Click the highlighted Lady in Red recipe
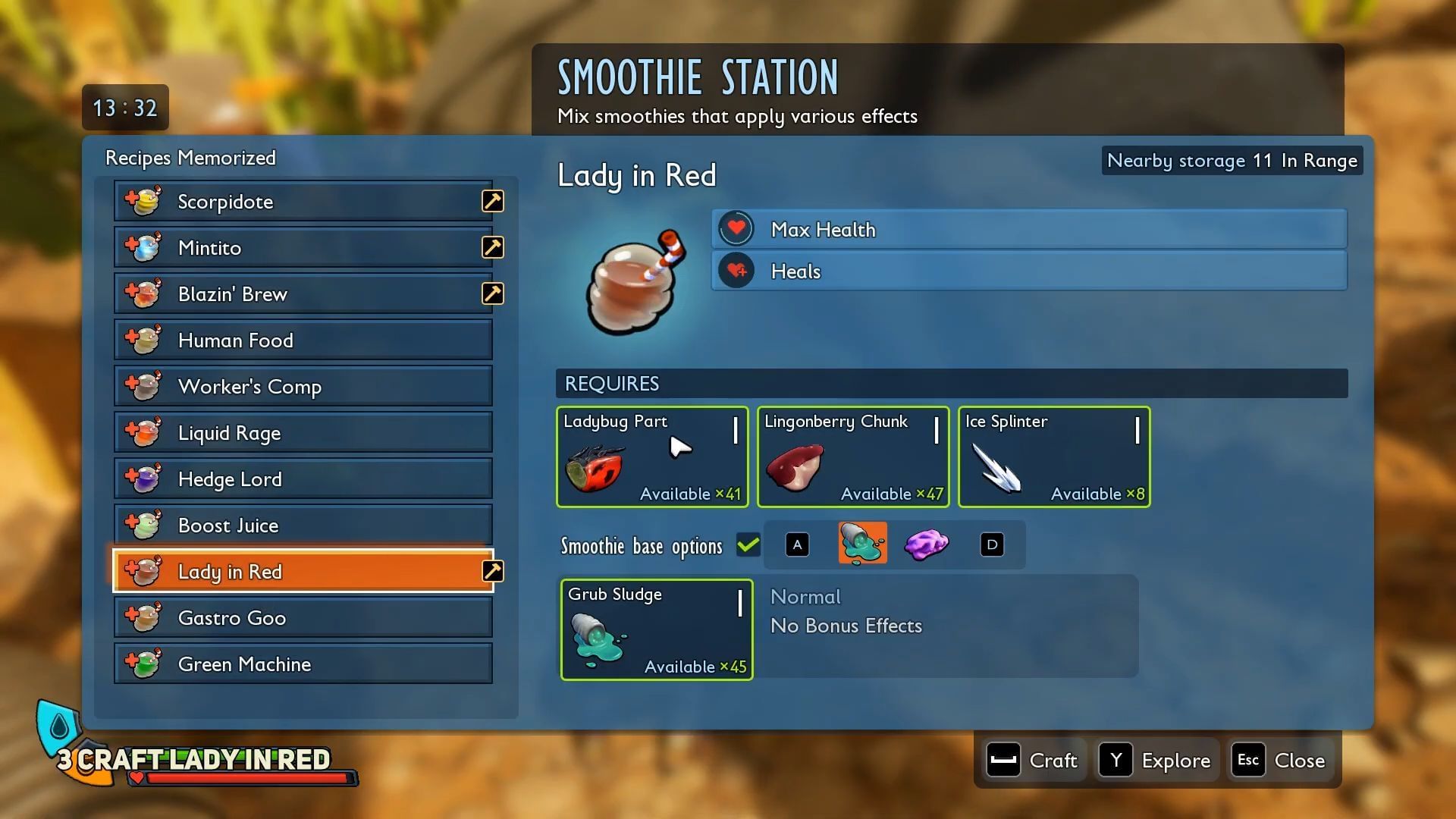Image resolution: width=1456 pixels, height=819 pixels. (303, 572)
